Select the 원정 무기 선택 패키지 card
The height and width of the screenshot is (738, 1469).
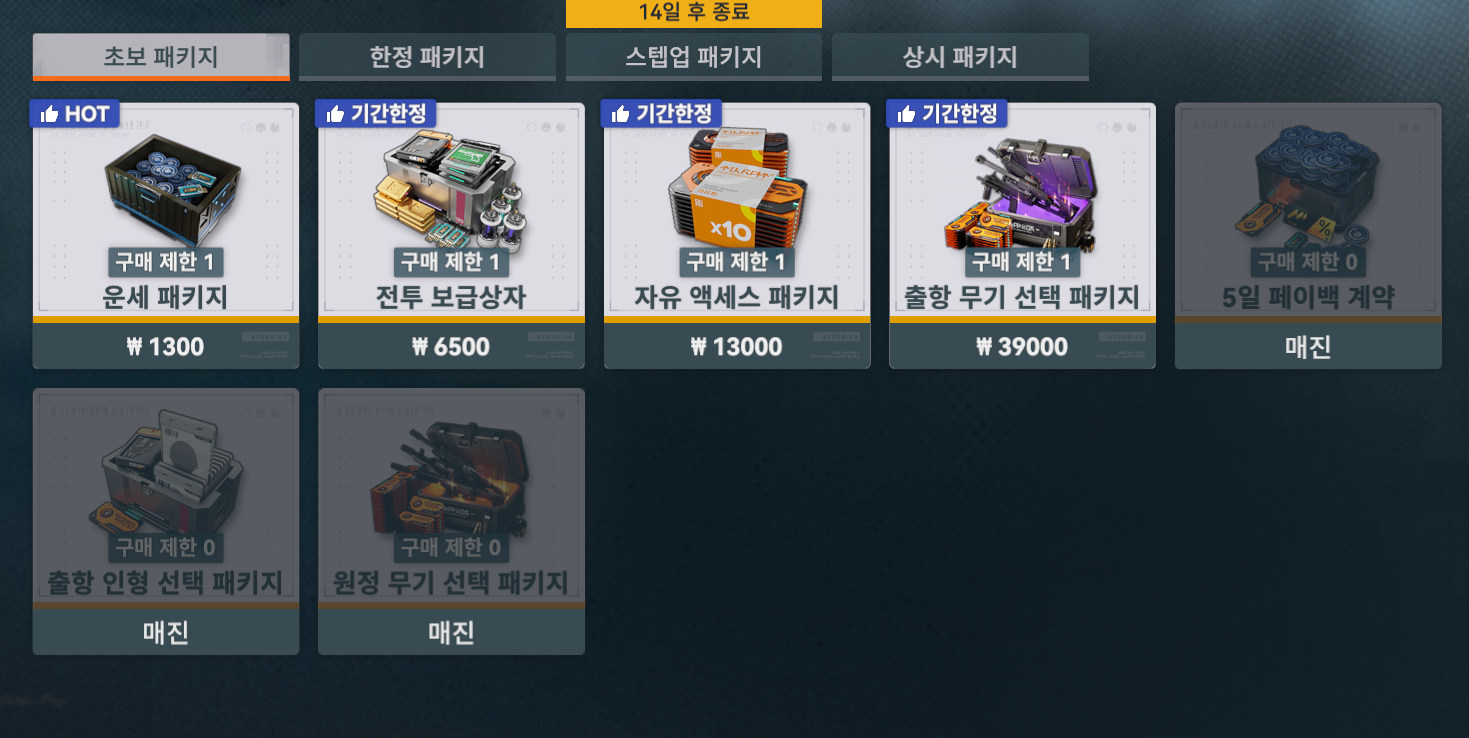pos(450,520)
